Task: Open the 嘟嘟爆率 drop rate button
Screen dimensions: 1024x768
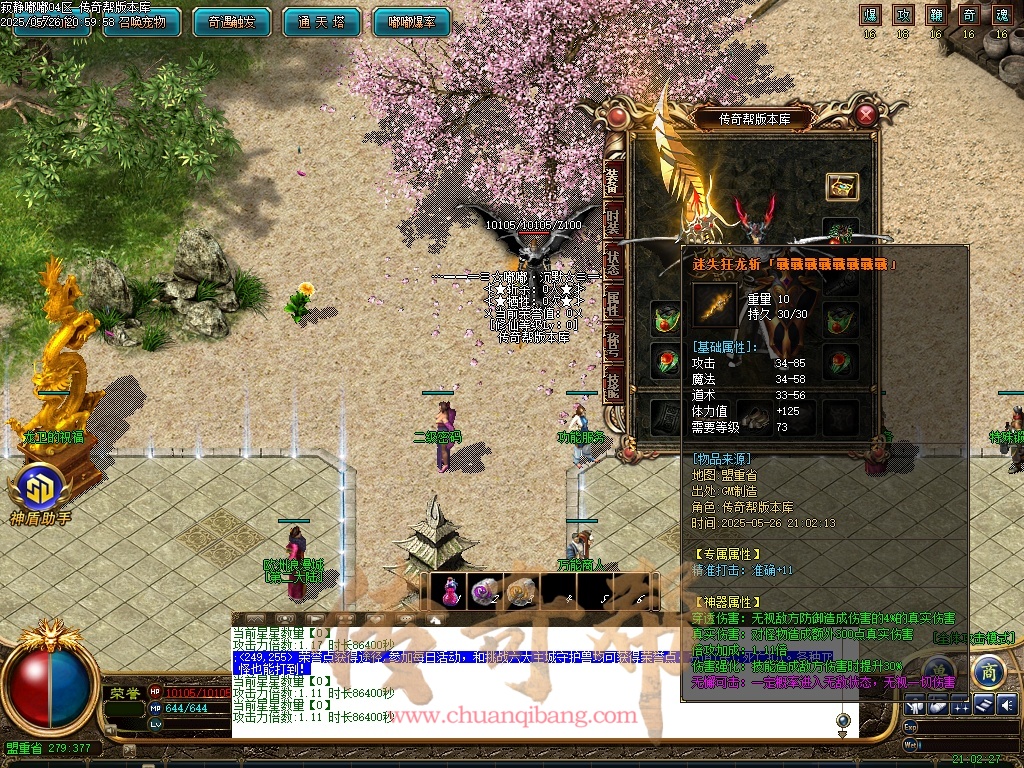Action: click(410, 22)
